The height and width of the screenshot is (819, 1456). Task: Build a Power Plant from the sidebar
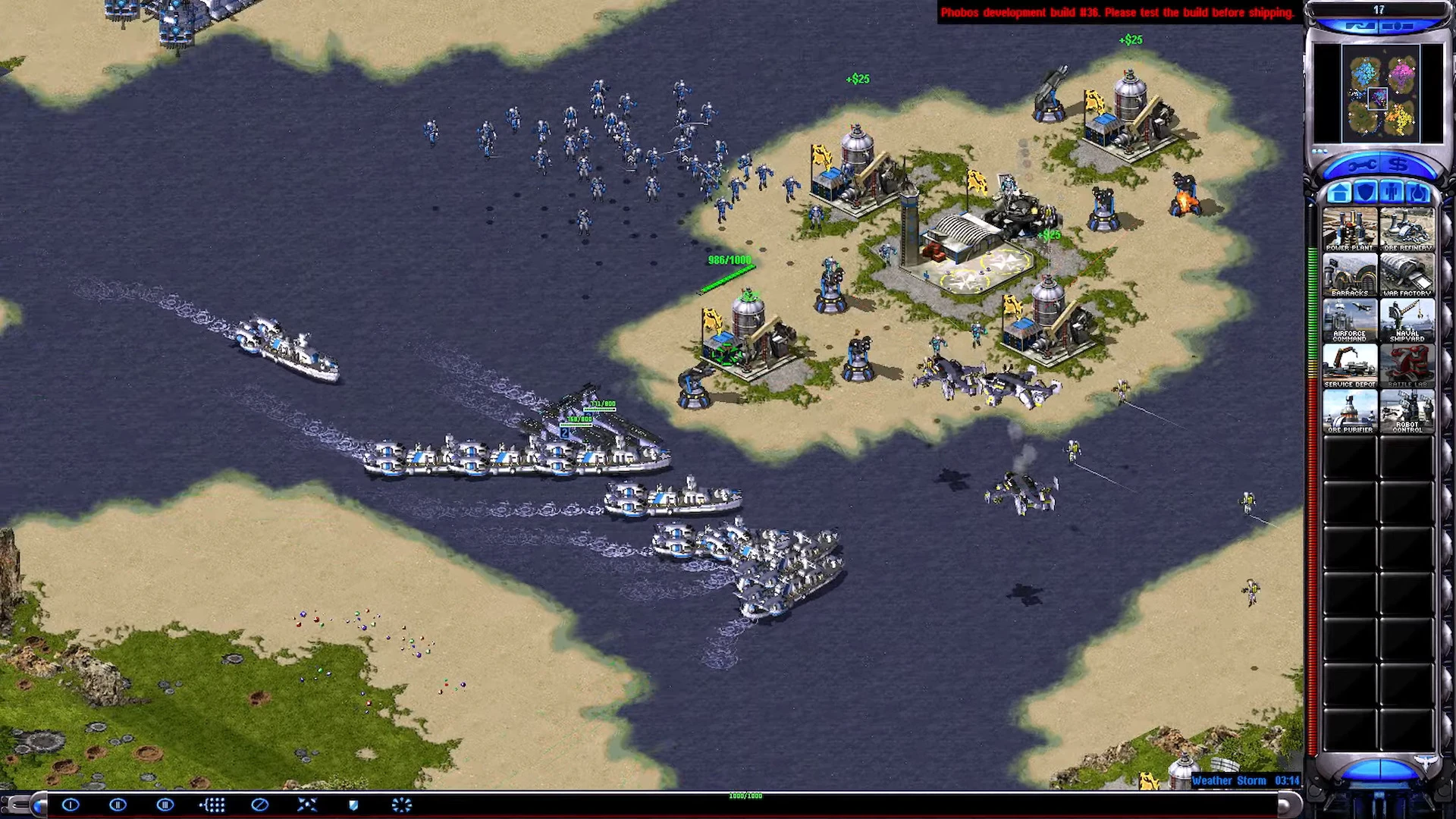point(1349,228)
